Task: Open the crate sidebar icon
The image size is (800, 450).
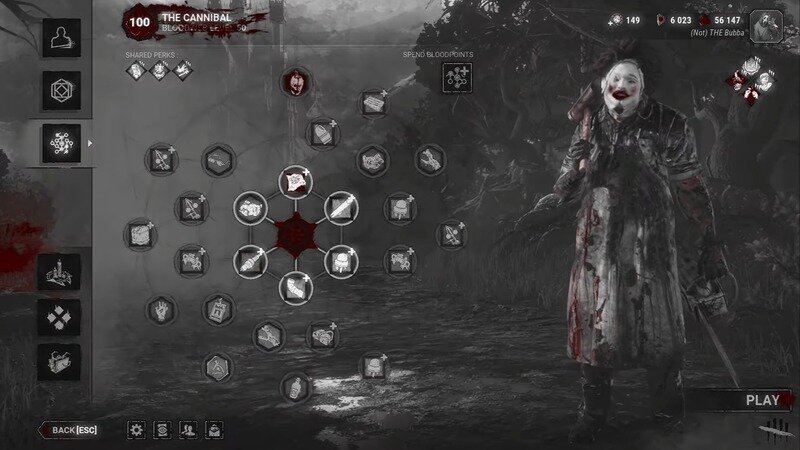Action: pos(59,362)
